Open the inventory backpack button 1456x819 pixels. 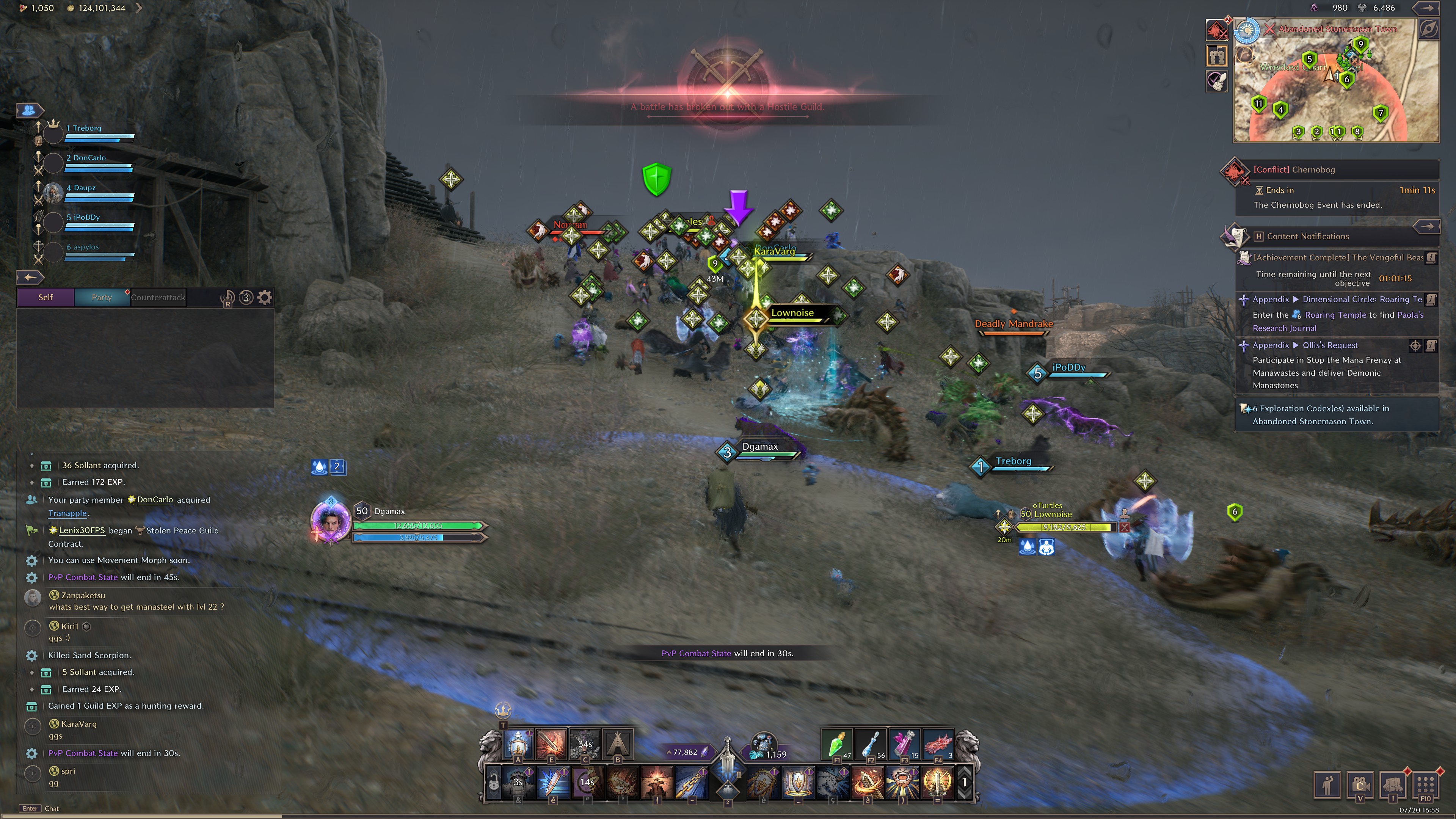click(1393, 784)
